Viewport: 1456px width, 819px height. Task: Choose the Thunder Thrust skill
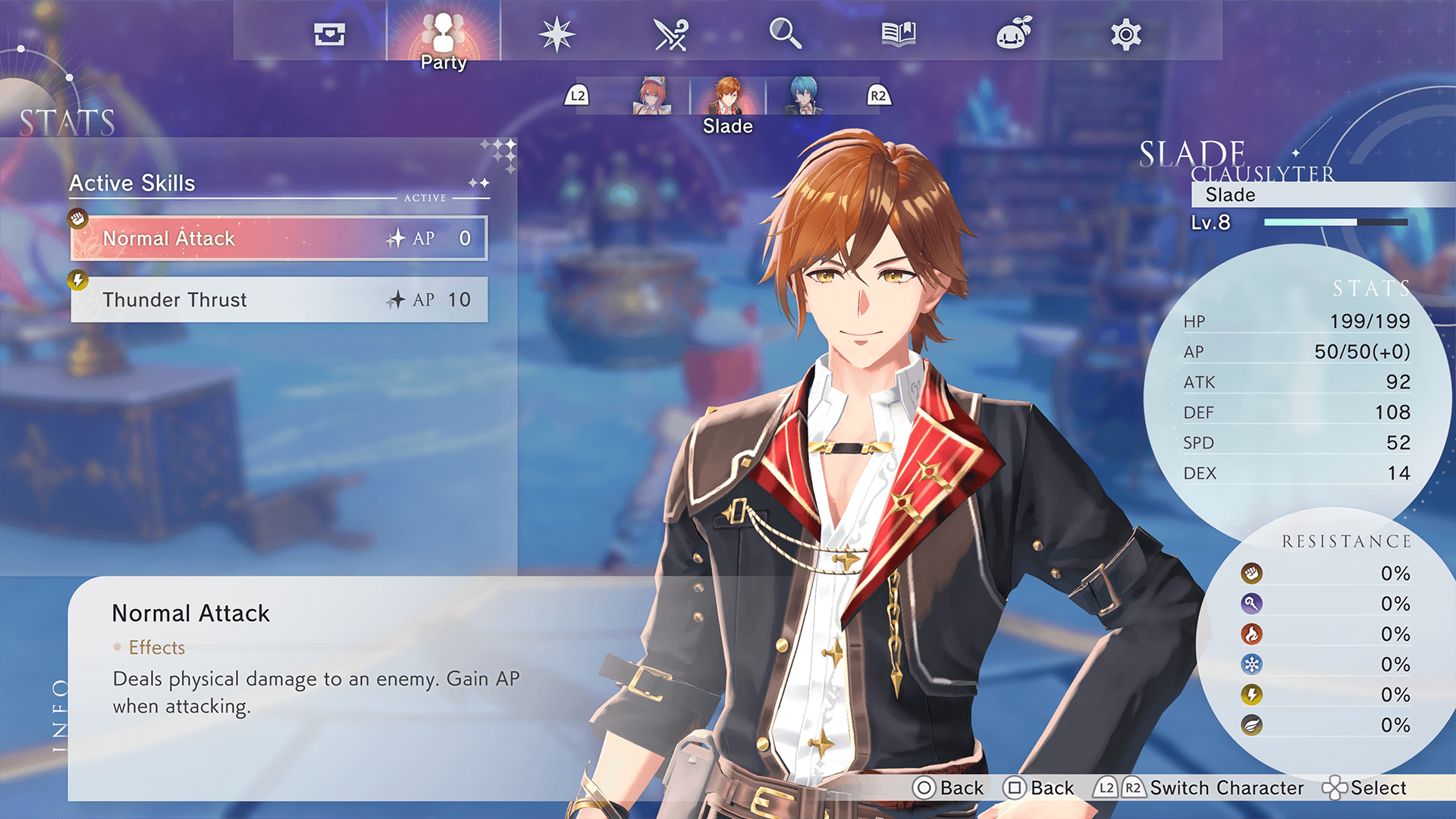click(x=279, y=300)
